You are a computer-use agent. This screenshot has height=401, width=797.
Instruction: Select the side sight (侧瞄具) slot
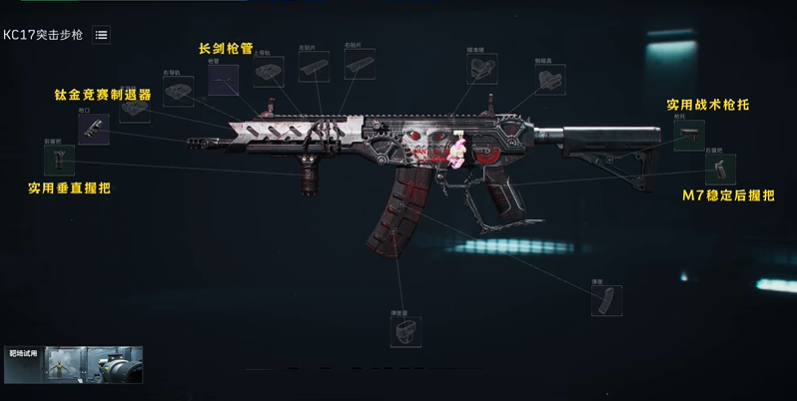pos(549,80)
